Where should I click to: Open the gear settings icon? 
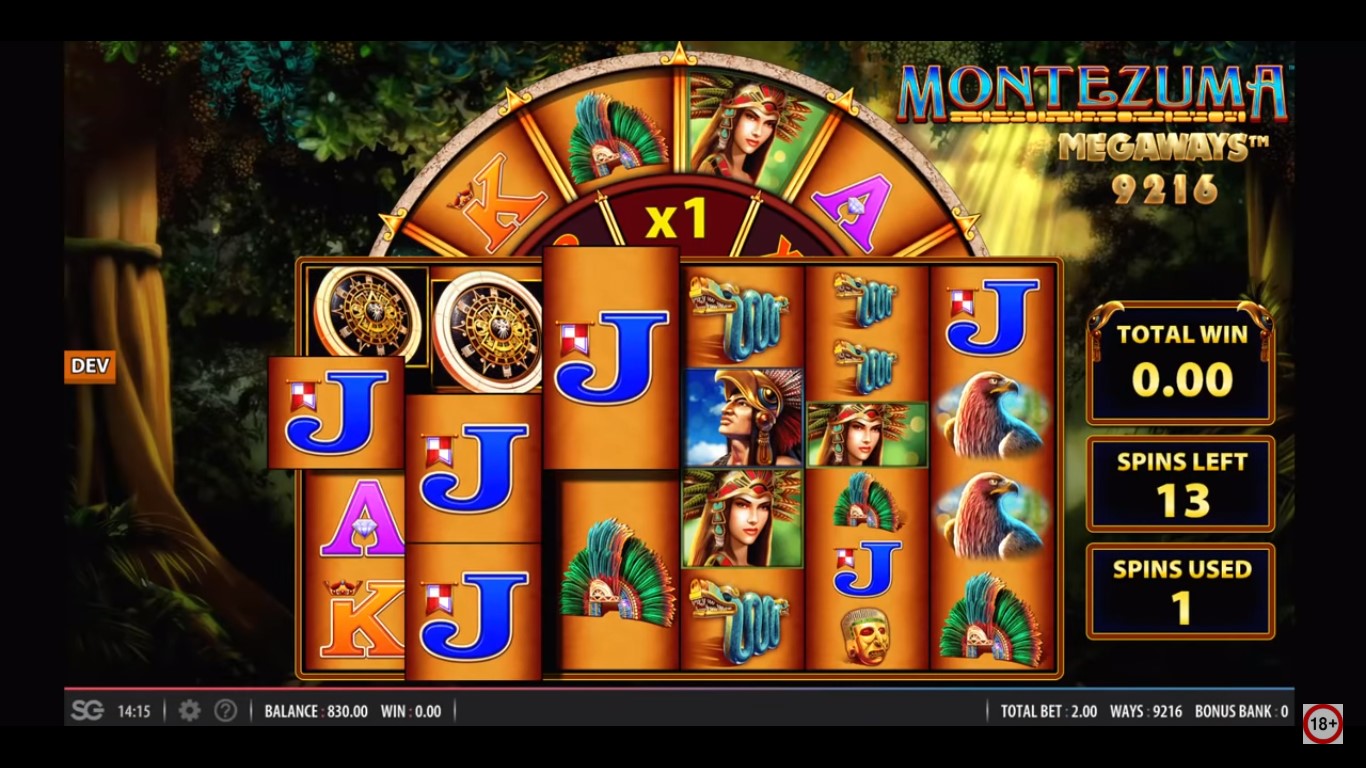point(189,711)
